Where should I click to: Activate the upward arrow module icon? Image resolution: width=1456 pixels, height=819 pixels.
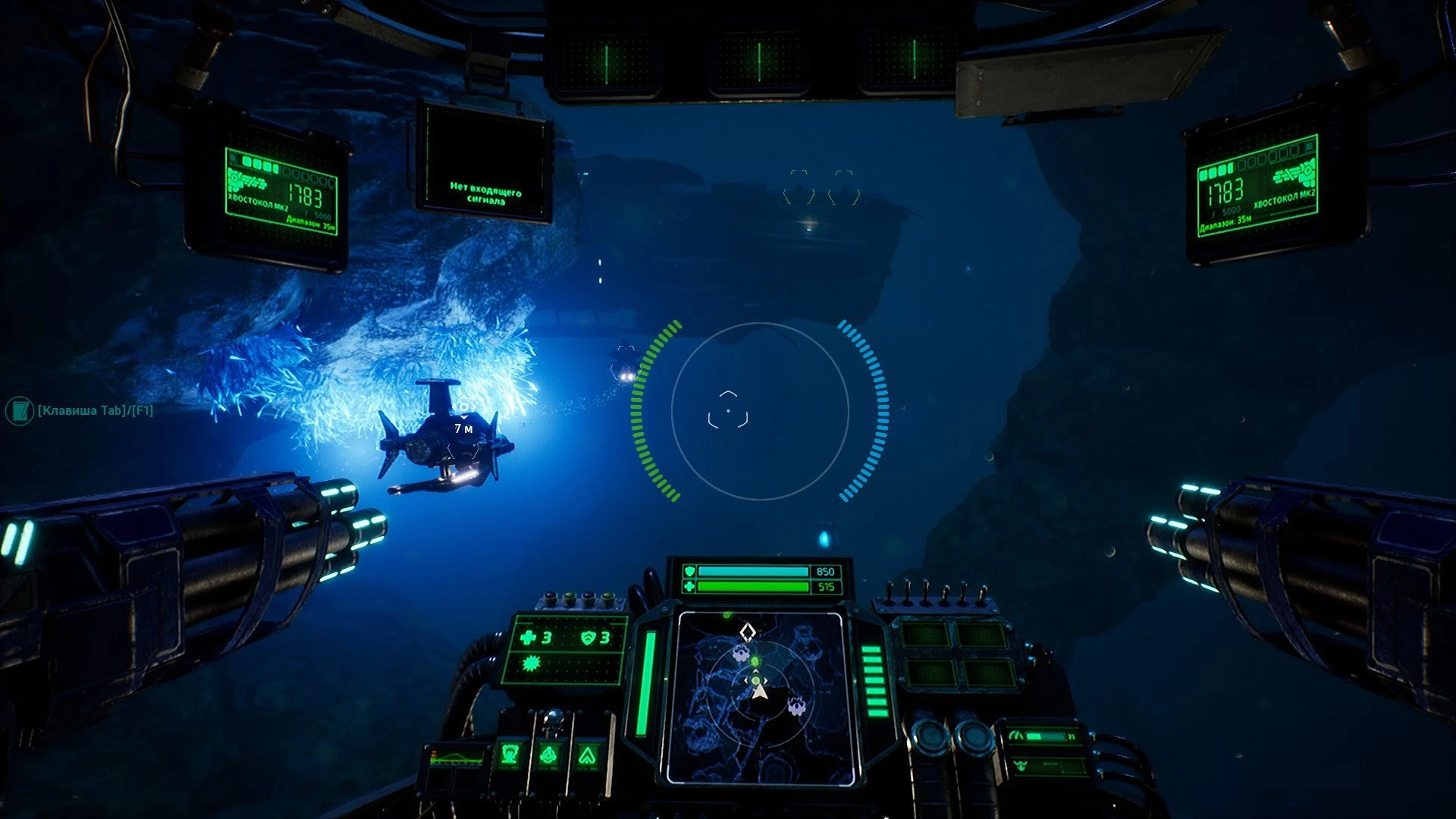click(587, 755)
